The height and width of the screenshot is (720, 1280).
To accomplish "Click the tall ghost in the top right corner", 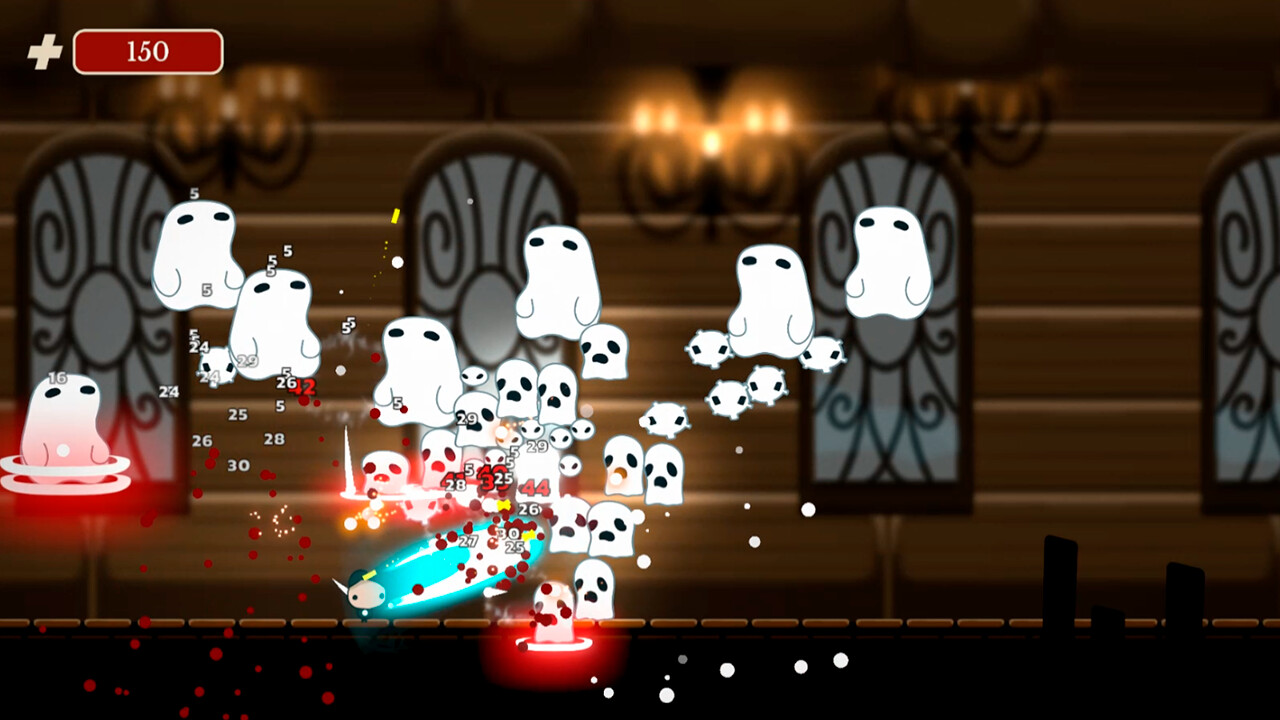I will tap(890, 260).
